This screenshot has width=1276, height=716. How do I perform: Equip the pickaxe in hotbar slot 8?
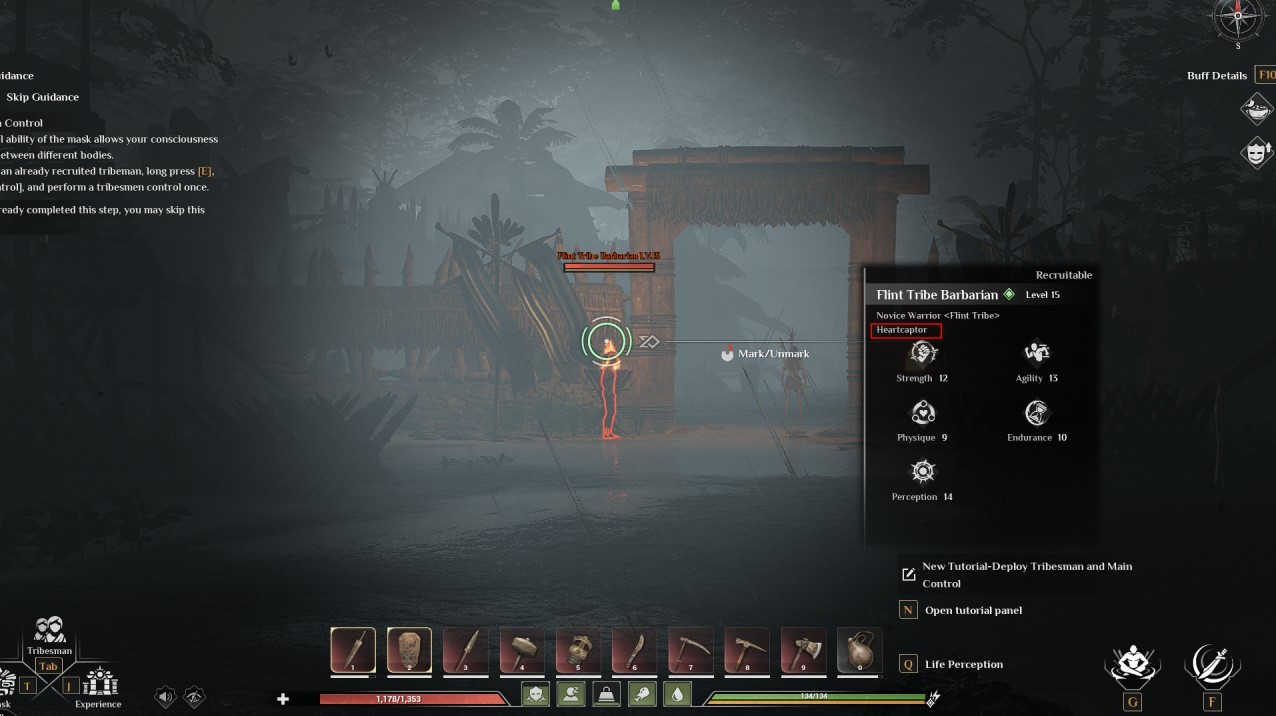click(x=746, y=650)
